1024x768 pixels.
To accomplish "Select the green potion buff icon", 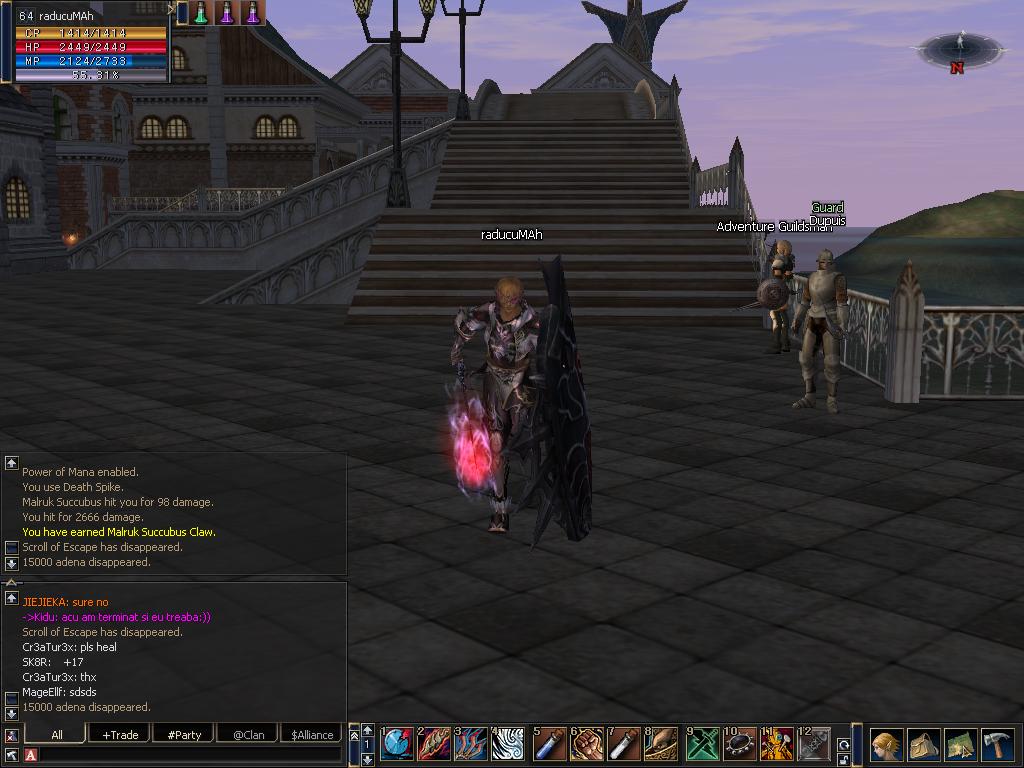I will tap(201, 13).
